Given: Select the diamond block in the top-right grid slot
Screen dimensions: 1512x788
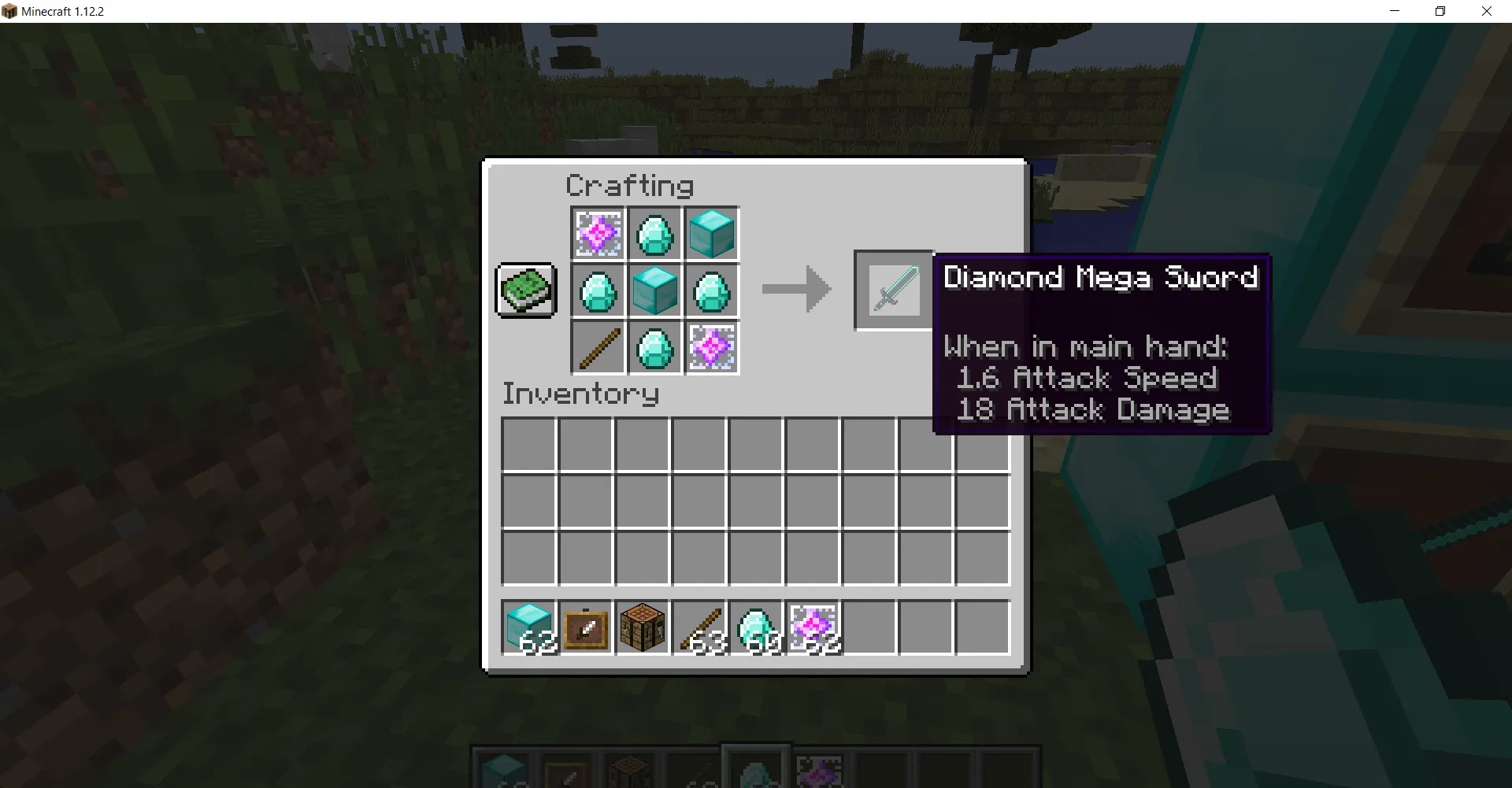Looking at the screenshot, I should [711, 233].
